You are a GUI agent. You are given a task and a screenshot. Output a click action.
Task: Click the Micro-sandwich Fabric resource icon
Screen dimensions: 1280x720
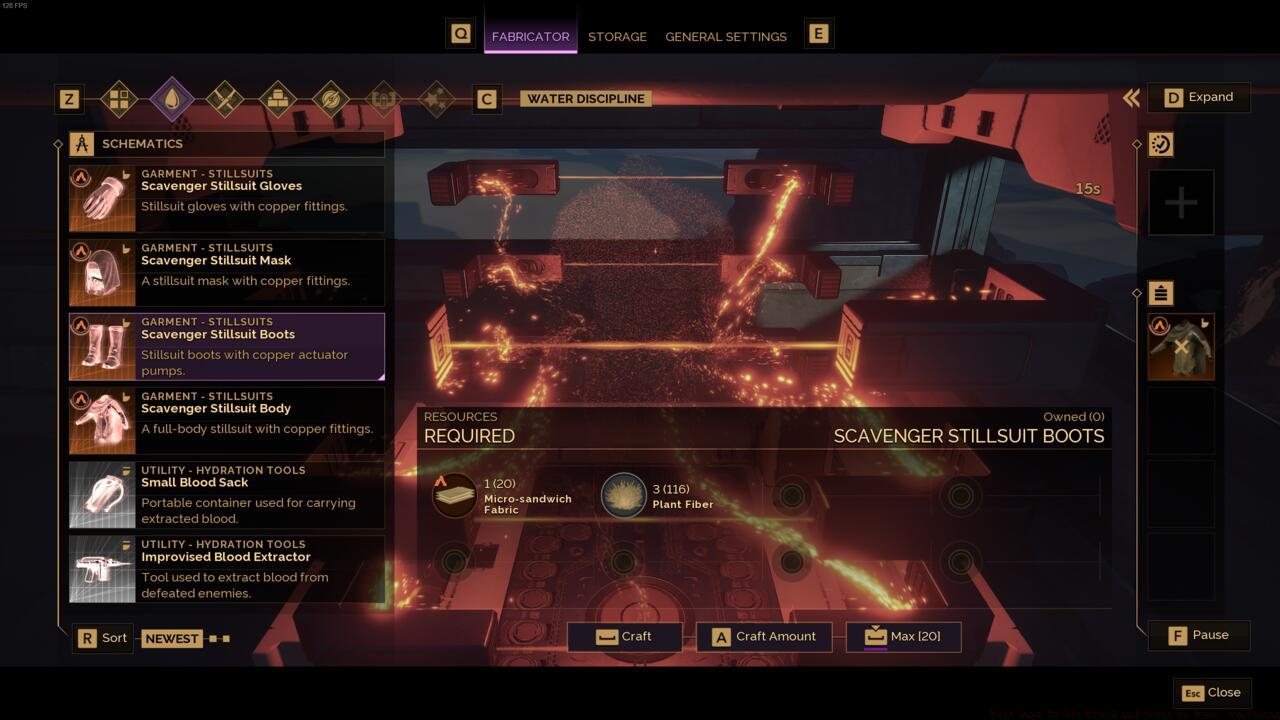coord(453,494)
